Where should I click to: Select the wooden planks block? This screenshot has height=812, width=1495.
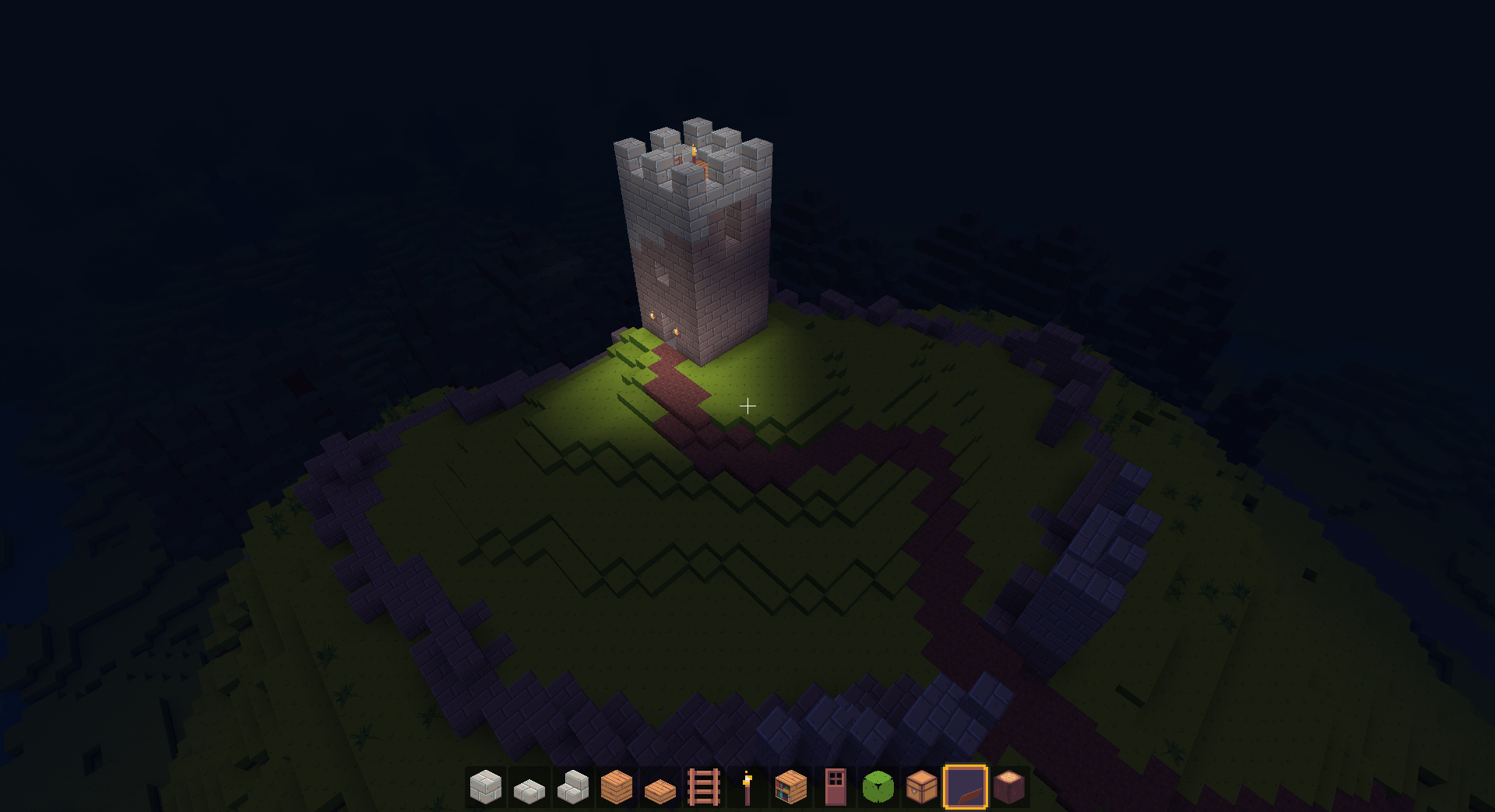pos(617,787)
